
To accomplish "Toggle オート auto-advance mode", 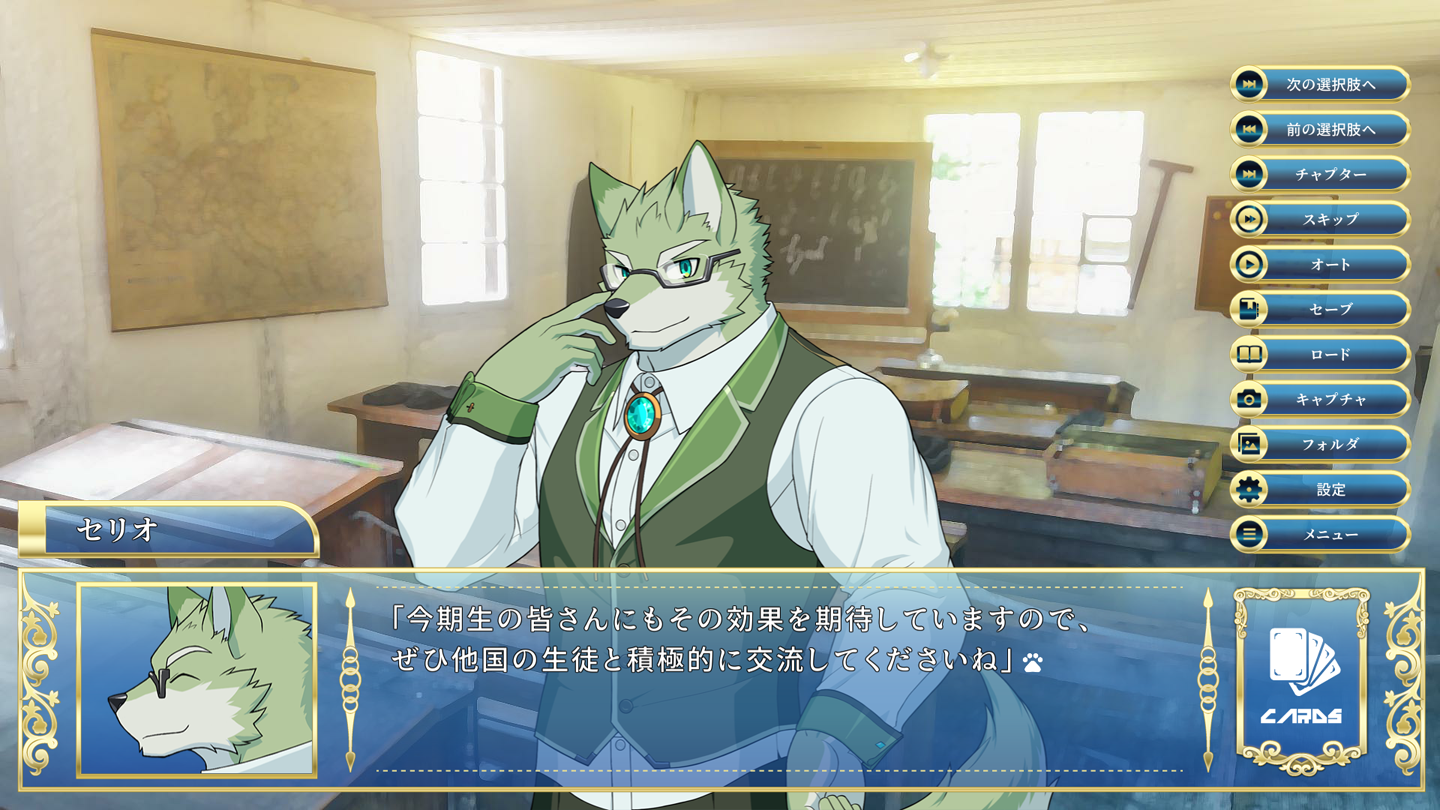I will click(x=1320, y=264).
